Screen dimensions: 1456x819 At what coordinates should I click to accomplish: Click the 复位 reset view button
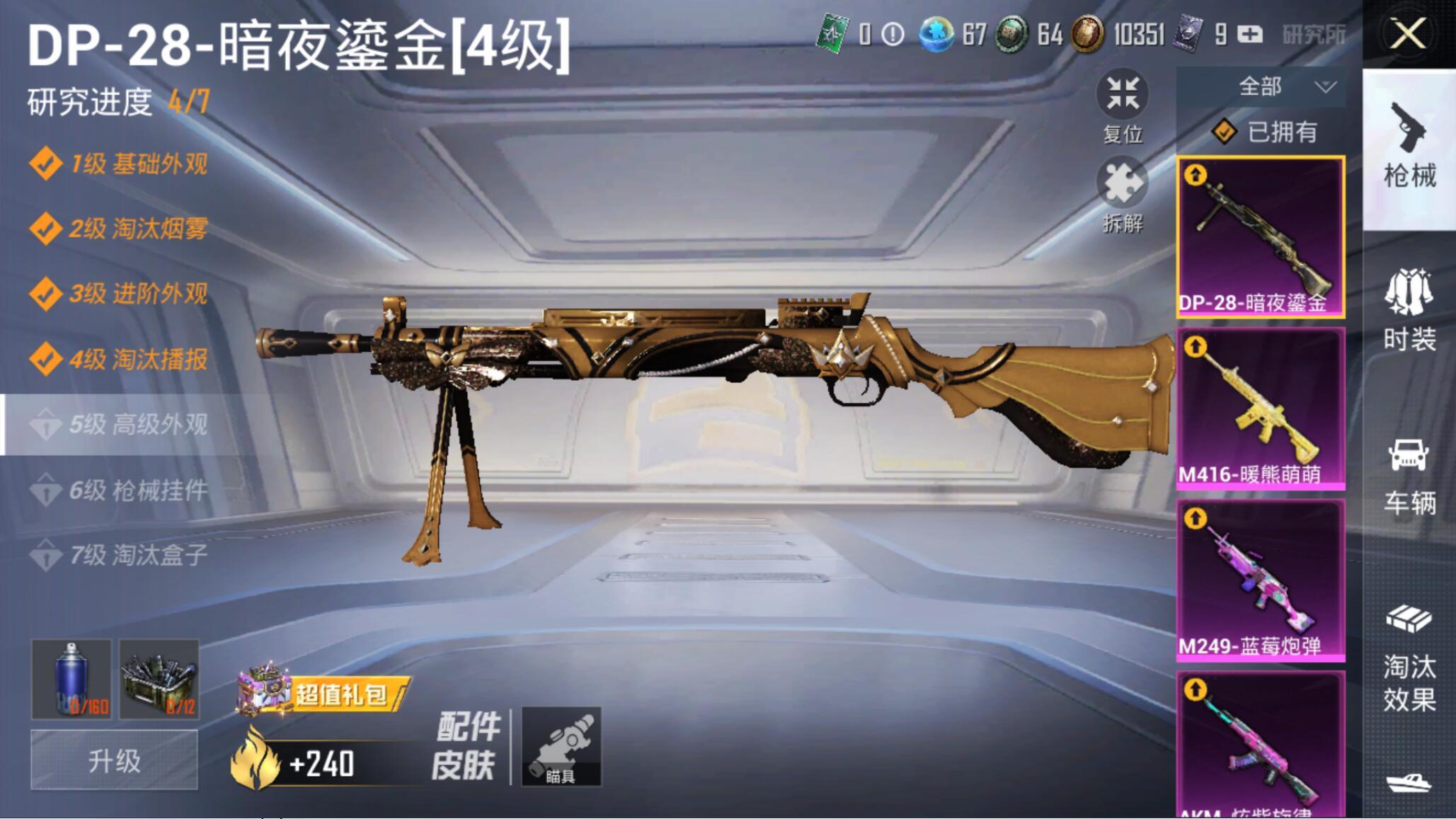[x=1123, y=107]
